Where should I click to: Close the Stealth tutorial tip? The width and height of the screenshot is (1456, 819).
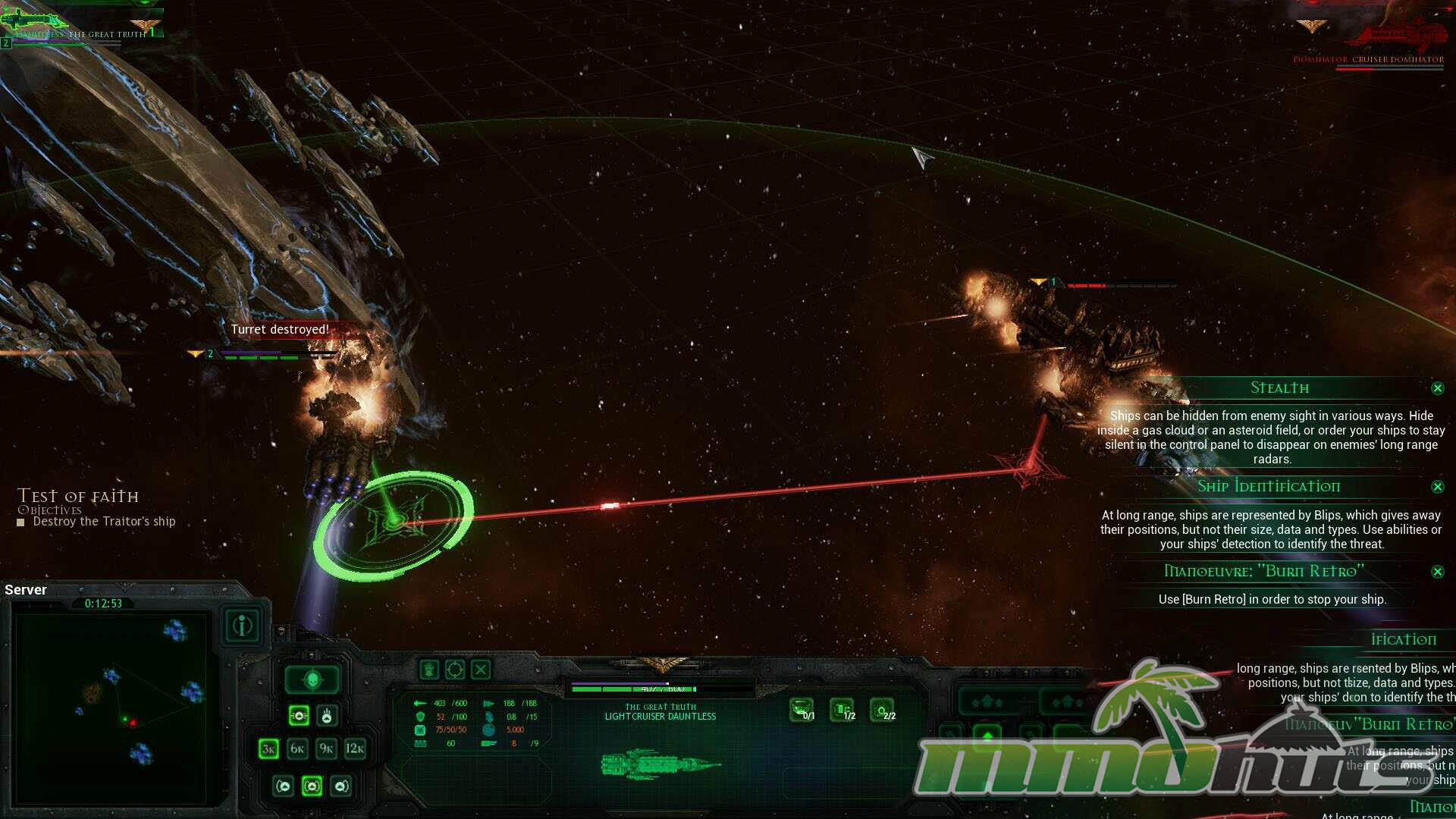coord(1437,388)
